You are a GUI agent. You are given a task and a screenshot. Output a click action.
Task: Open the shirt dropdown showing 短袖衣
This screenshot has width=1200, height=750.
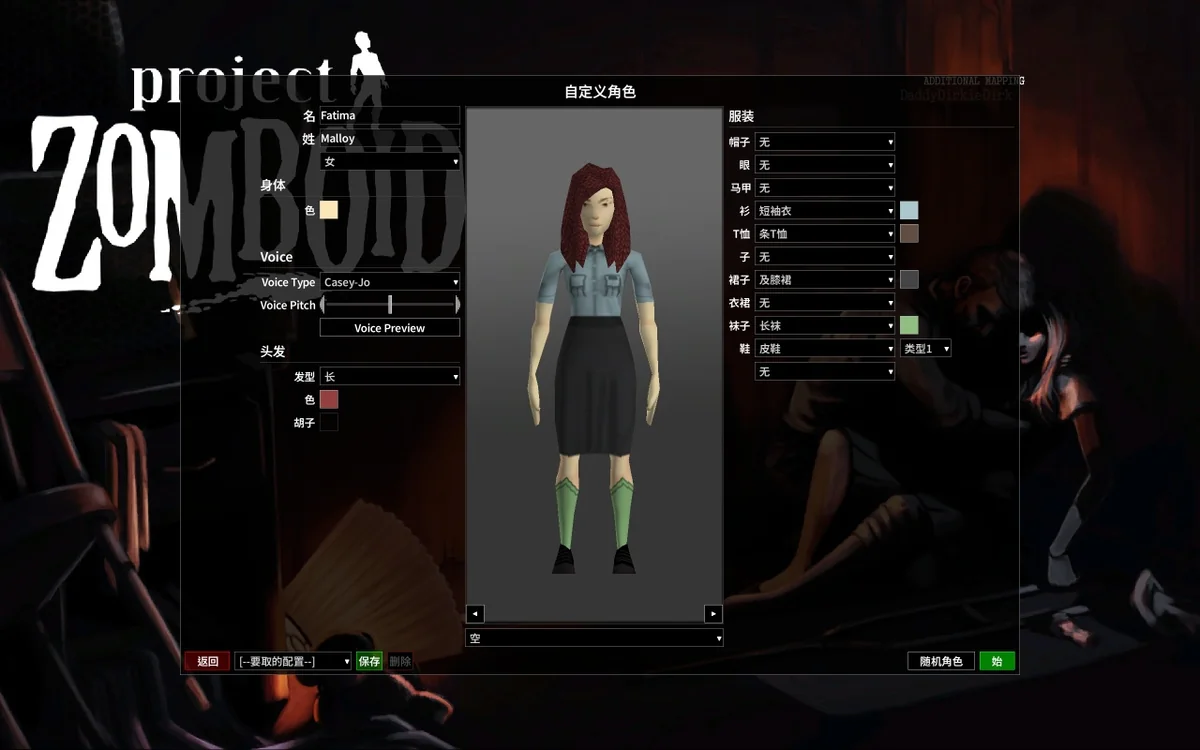pyautogui.click(x=825, y=211)
